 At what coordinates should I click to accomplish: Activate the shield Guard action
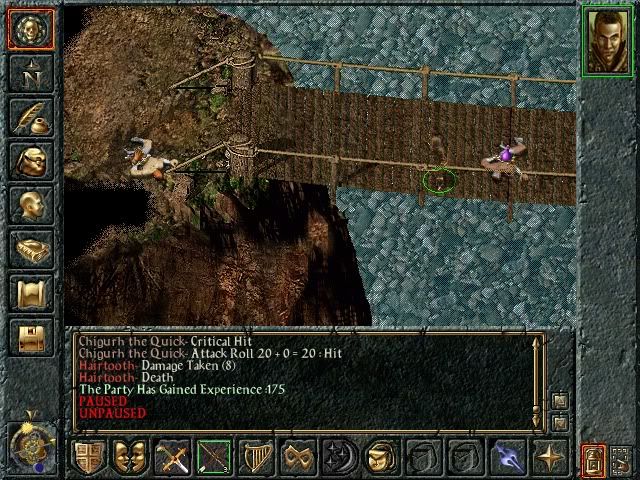pos(88,457)
